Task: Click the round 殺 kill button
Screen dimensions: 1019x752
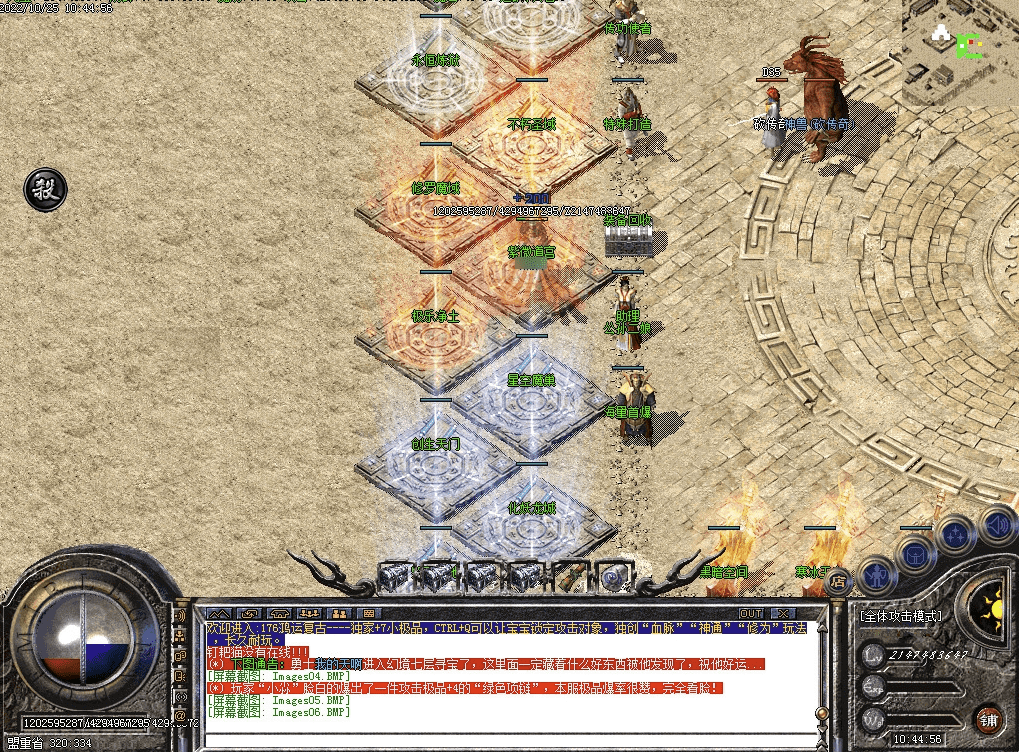Action: [x=45, y=188]
